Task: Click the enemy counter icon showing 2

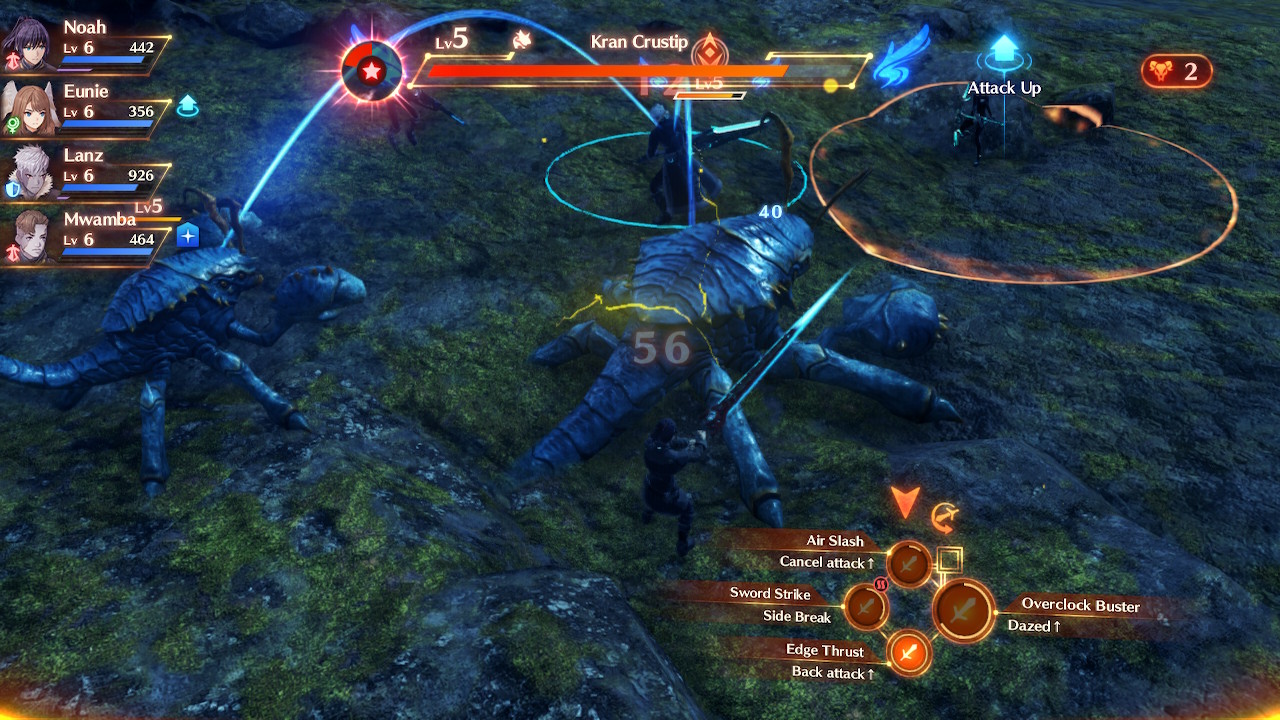Action: 1176,71
